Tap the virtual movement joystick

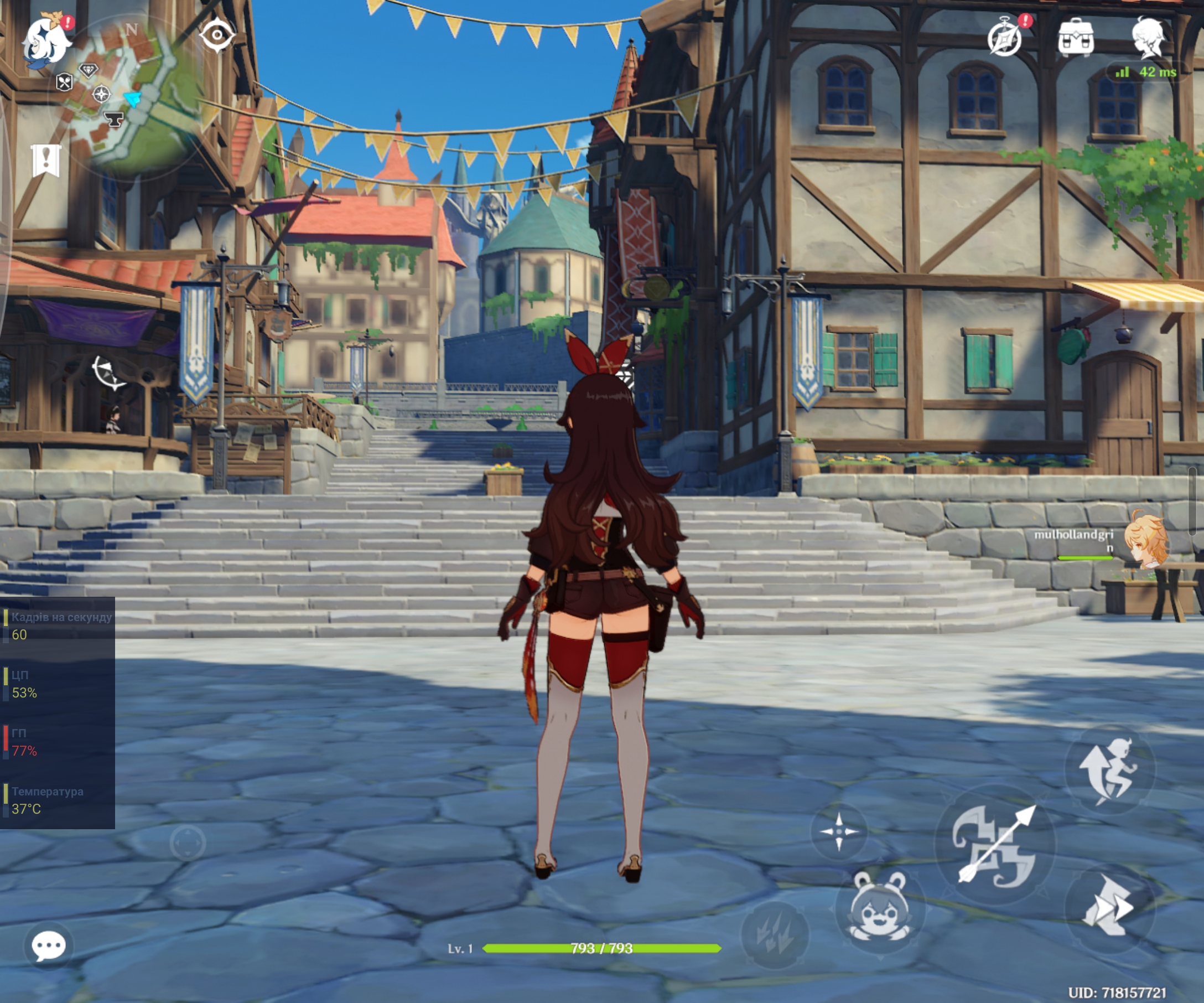[x=188, y=843]
